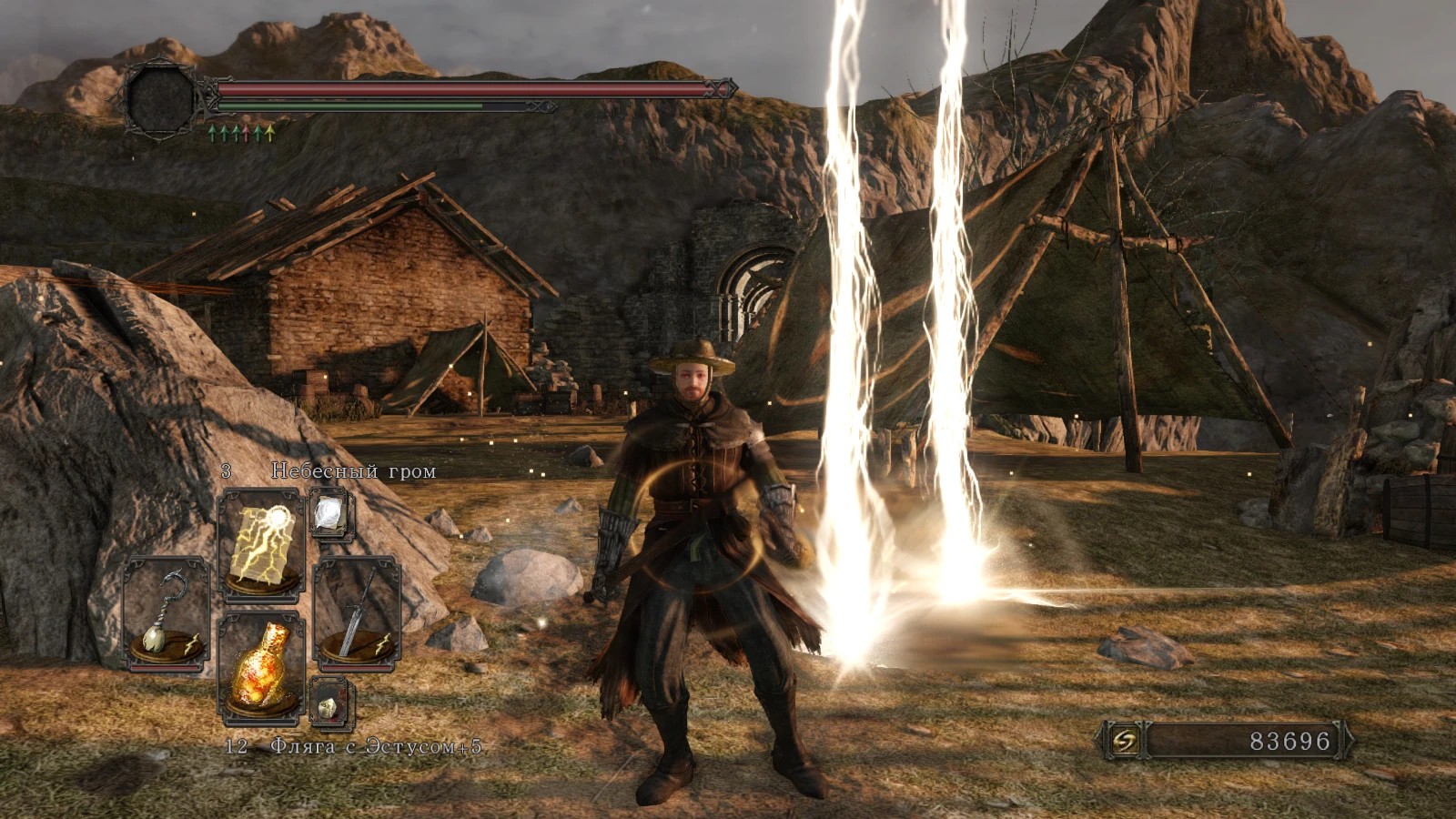Switch to the small white next-spell slot
Image resolution: width=1456 pixels, height=819 pixels.
point(328,514)
